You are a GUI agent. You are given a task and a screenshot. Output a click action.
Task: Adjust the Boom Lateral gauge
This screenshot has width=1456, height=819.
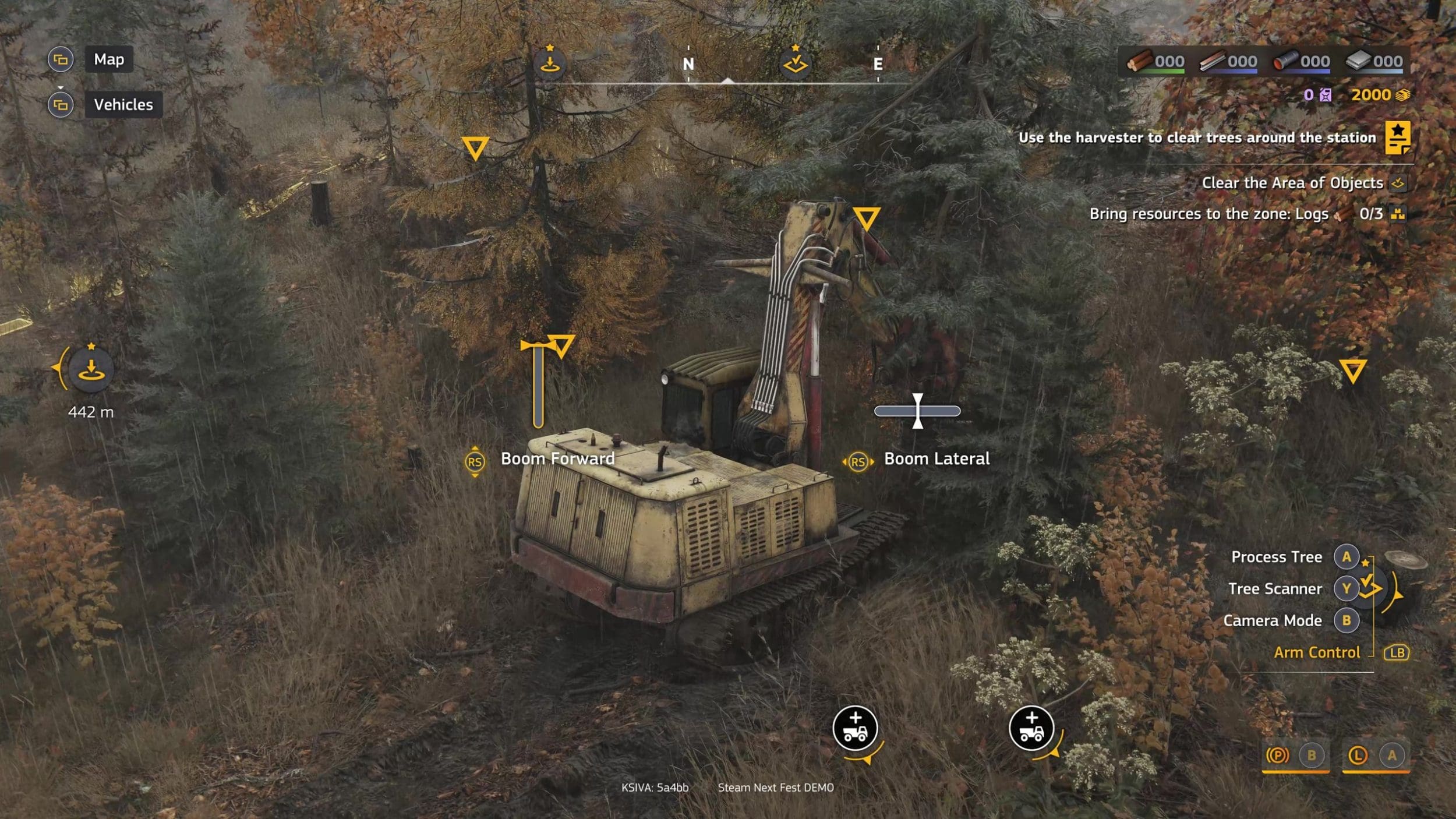(917, 411)
